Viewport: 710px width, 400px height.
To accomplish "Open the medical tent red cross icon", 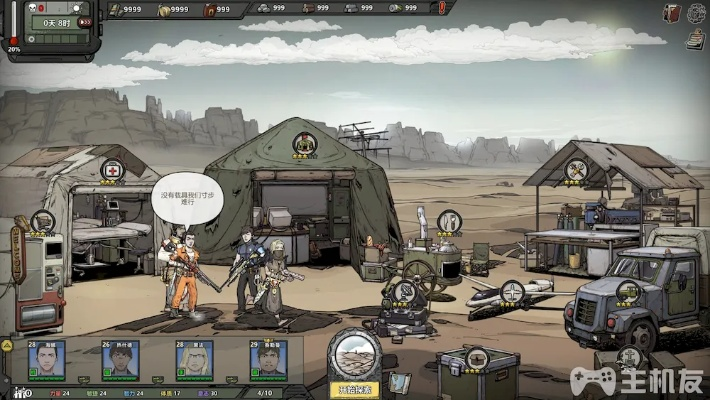I will [x=114, y=170].
